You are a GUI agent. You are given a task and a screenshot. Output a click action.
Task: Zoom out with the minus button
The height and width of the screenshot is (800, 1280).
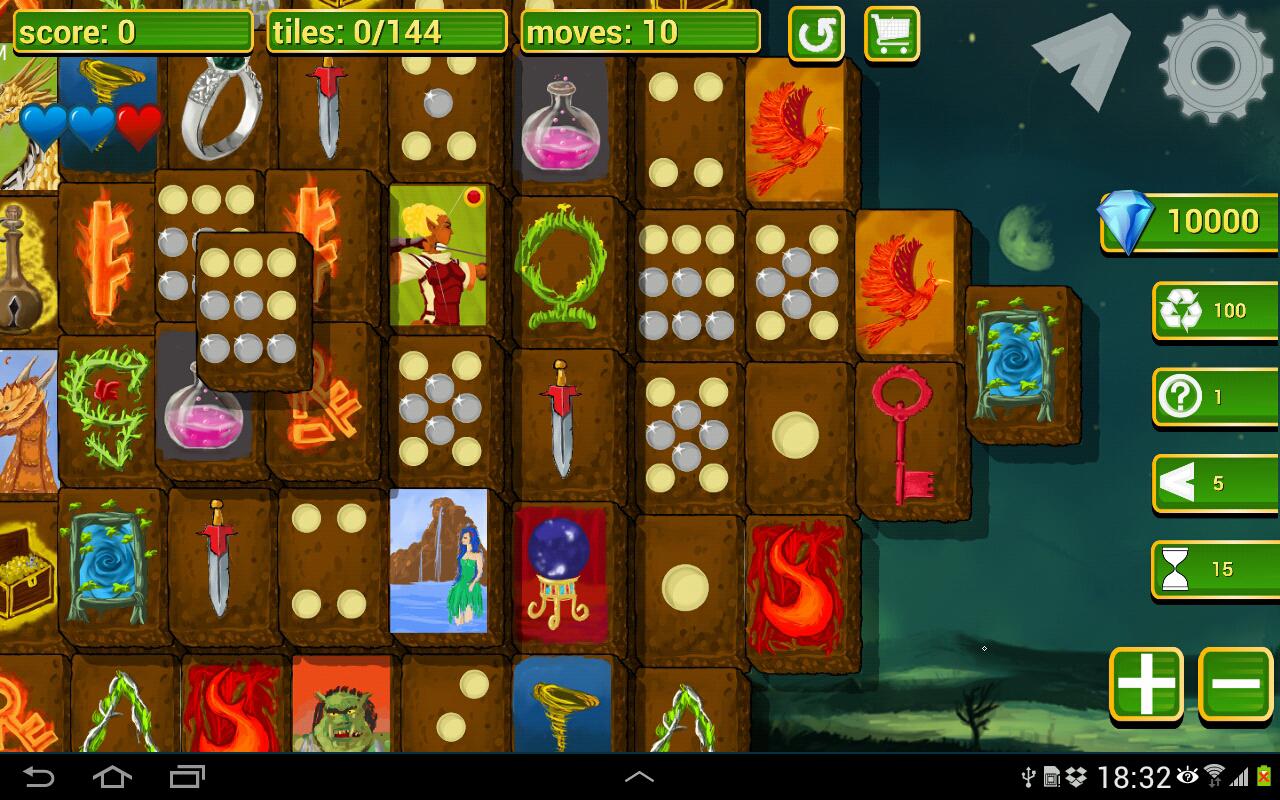(x=1236, y=684)
